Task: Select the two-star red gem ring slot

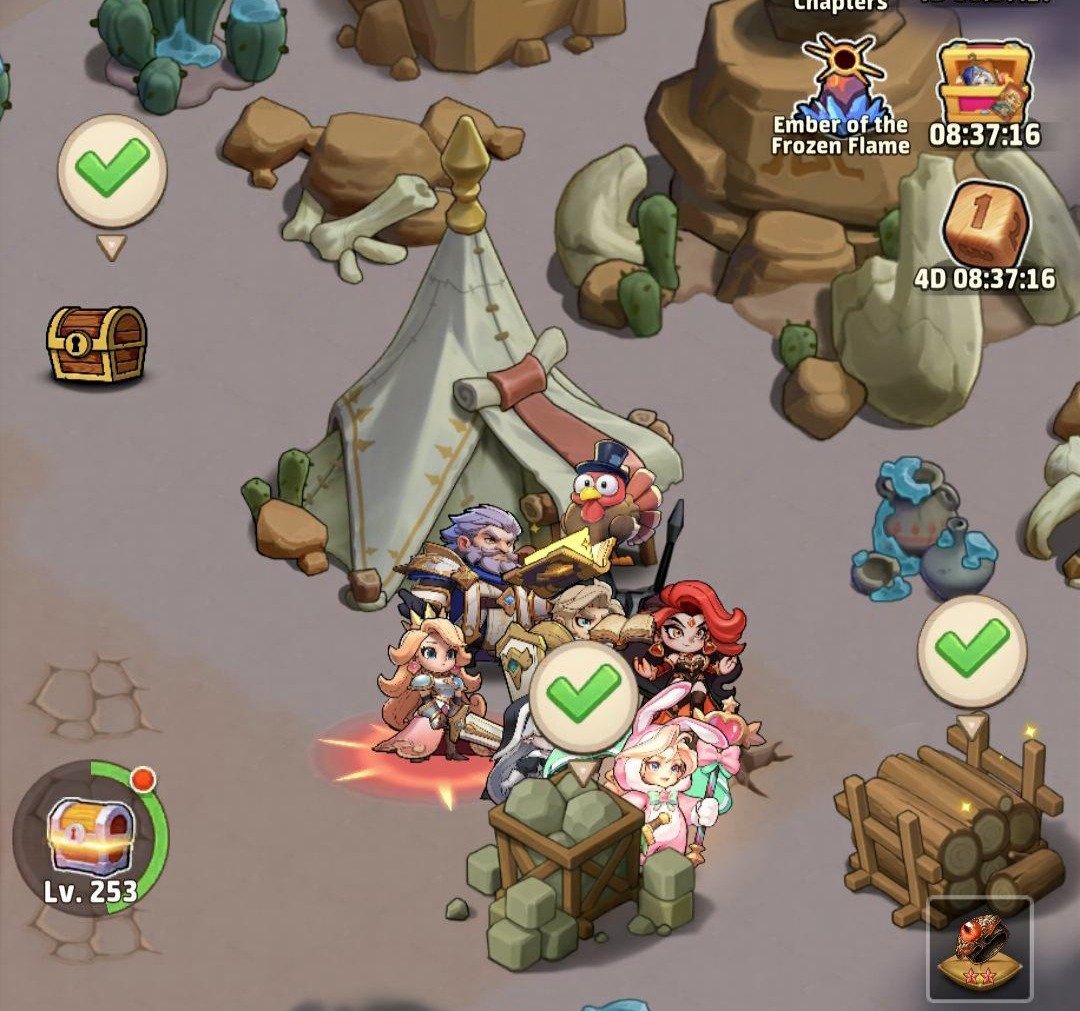Action: pos(979,948)
